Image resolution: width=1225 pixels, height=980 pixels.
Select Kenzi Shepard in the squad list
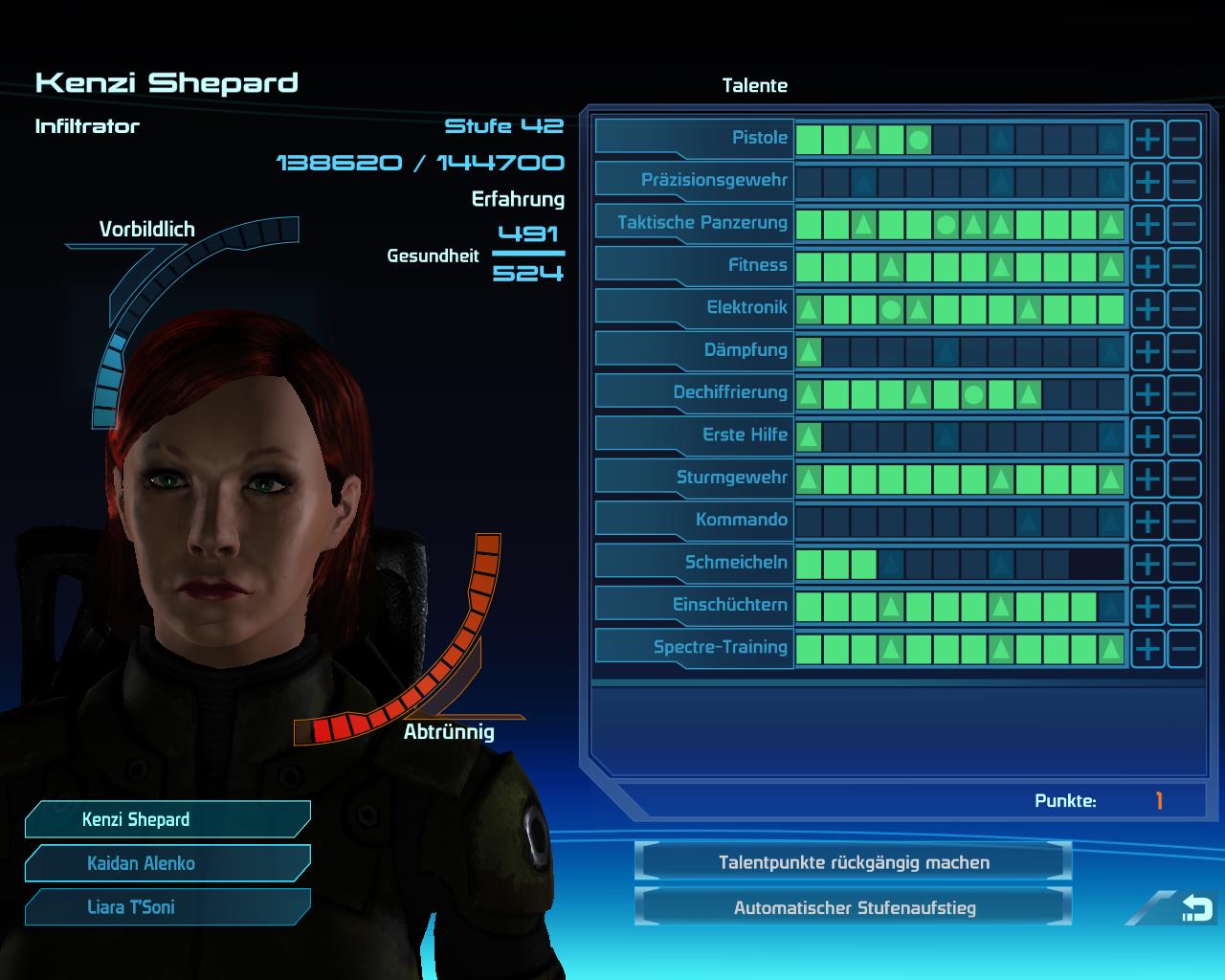167,819
